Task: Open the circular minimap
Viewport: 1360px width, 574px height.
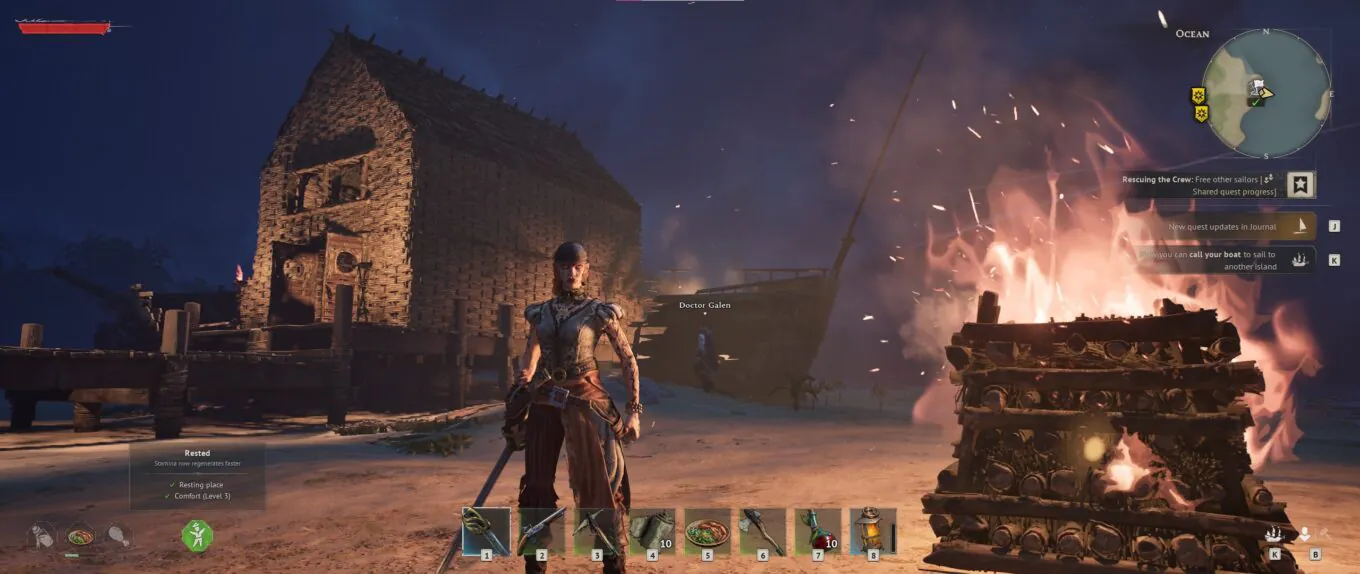Action: (x=1265, y=93)
